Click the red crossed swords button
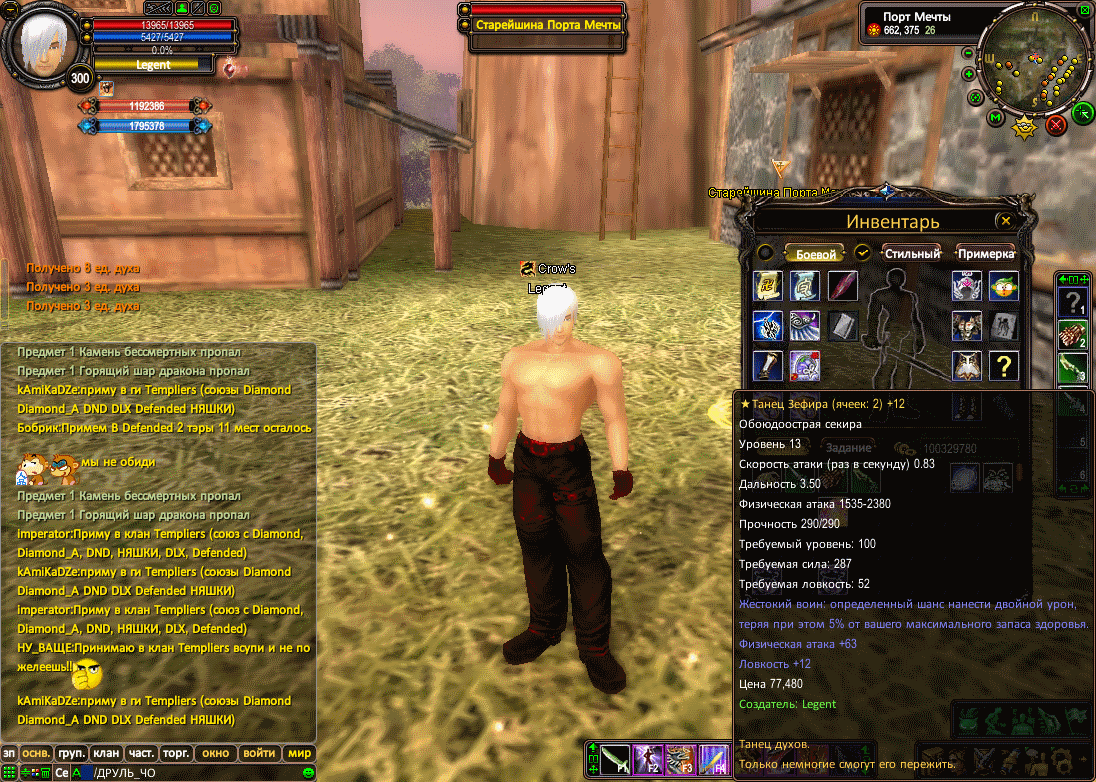 tap(1055, 125)
